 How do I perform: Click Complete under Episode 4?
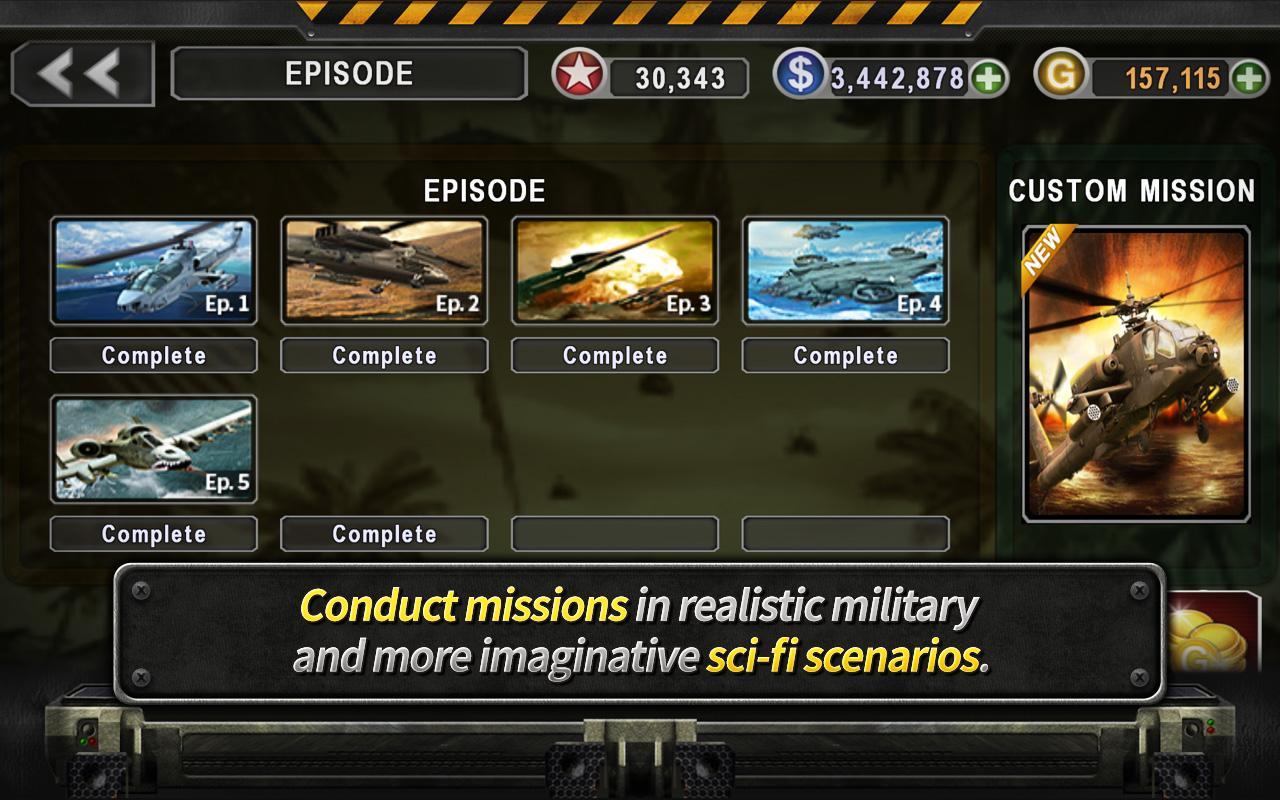845,355
